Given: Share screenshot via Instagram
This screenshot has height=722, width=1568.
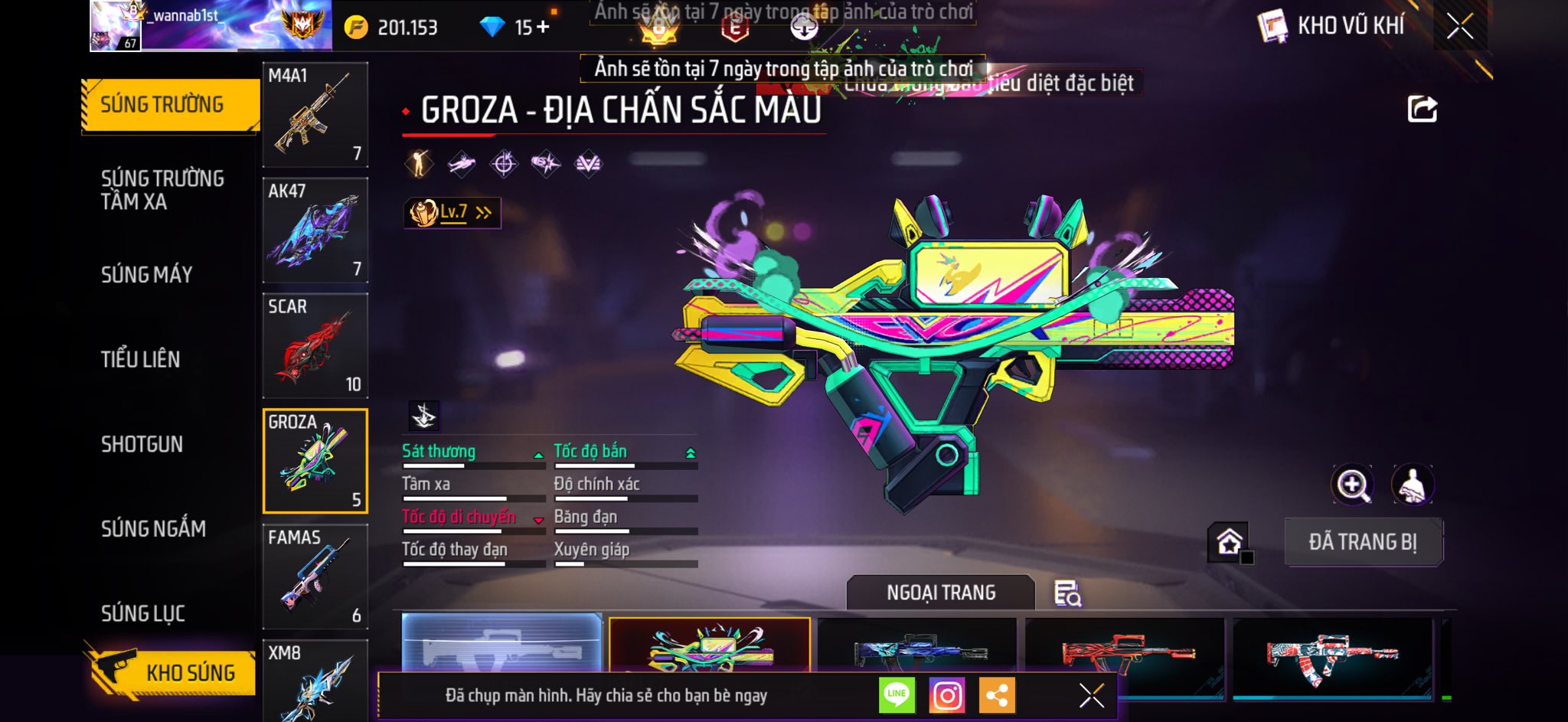Looking at the screenshot, I should (x=947, y=695).
